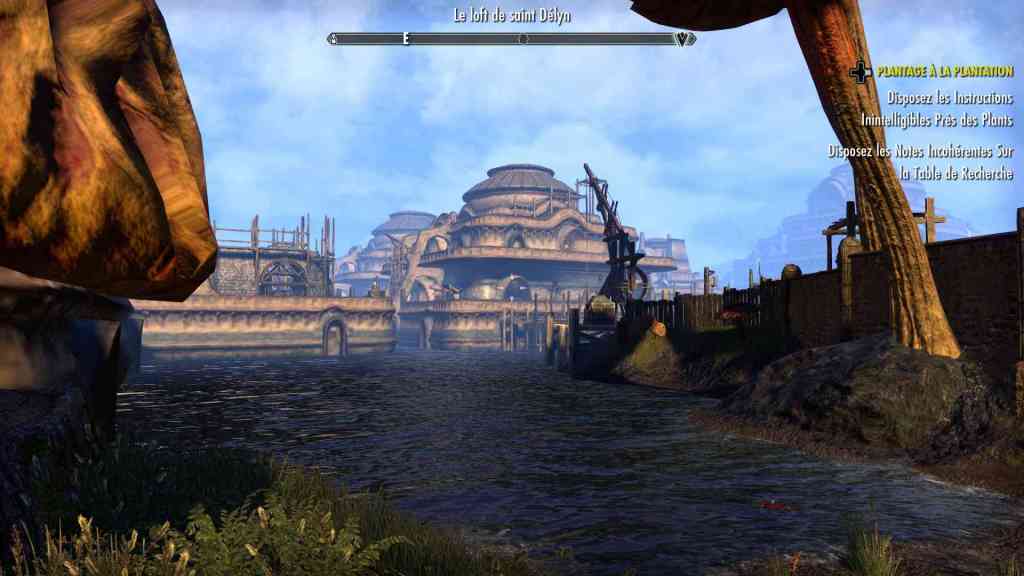Viewport: 1024px width, 576px height.
Task: Click the quest marker on the compass bar
Action: coord(684,39)
